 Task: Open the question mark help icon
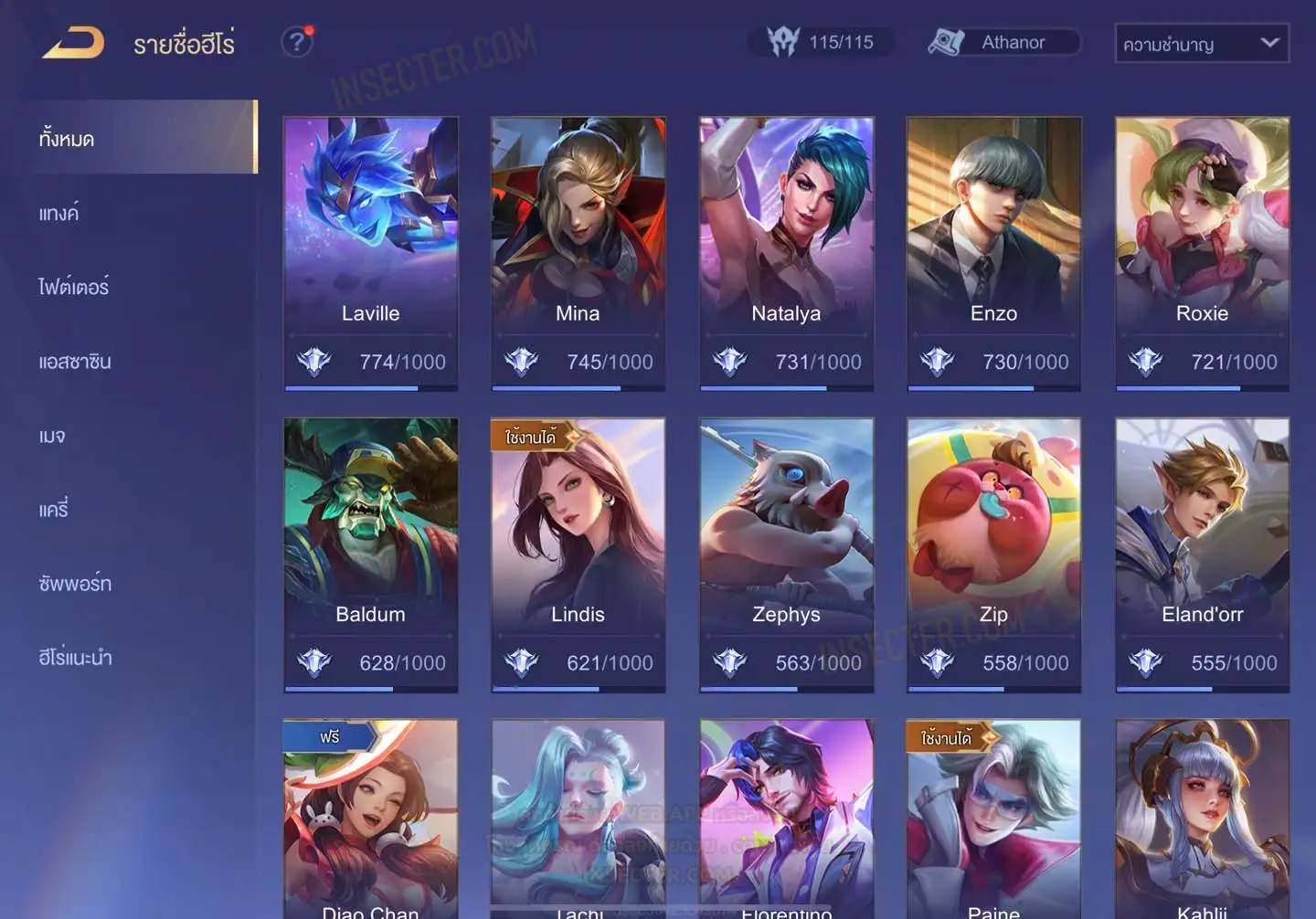297,42
